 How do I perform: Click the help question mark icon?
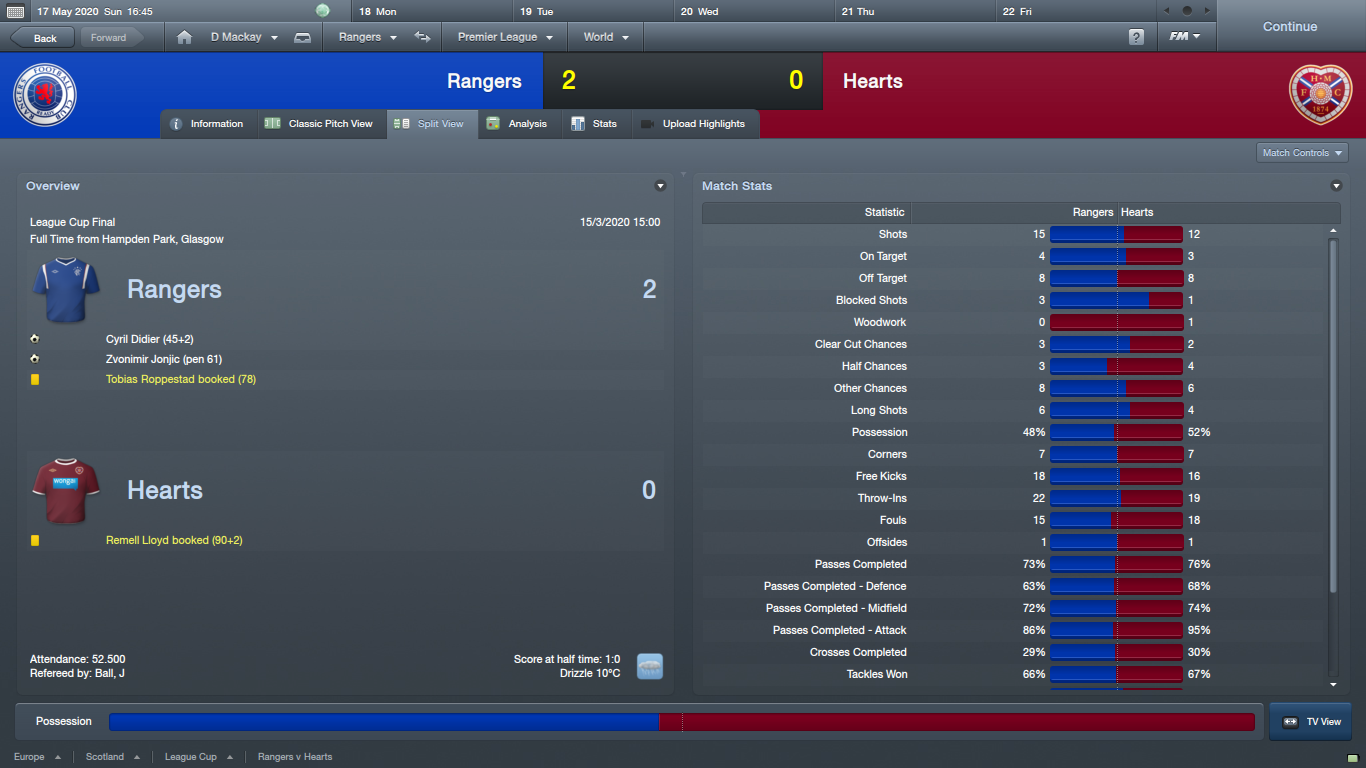(1136, 37)
